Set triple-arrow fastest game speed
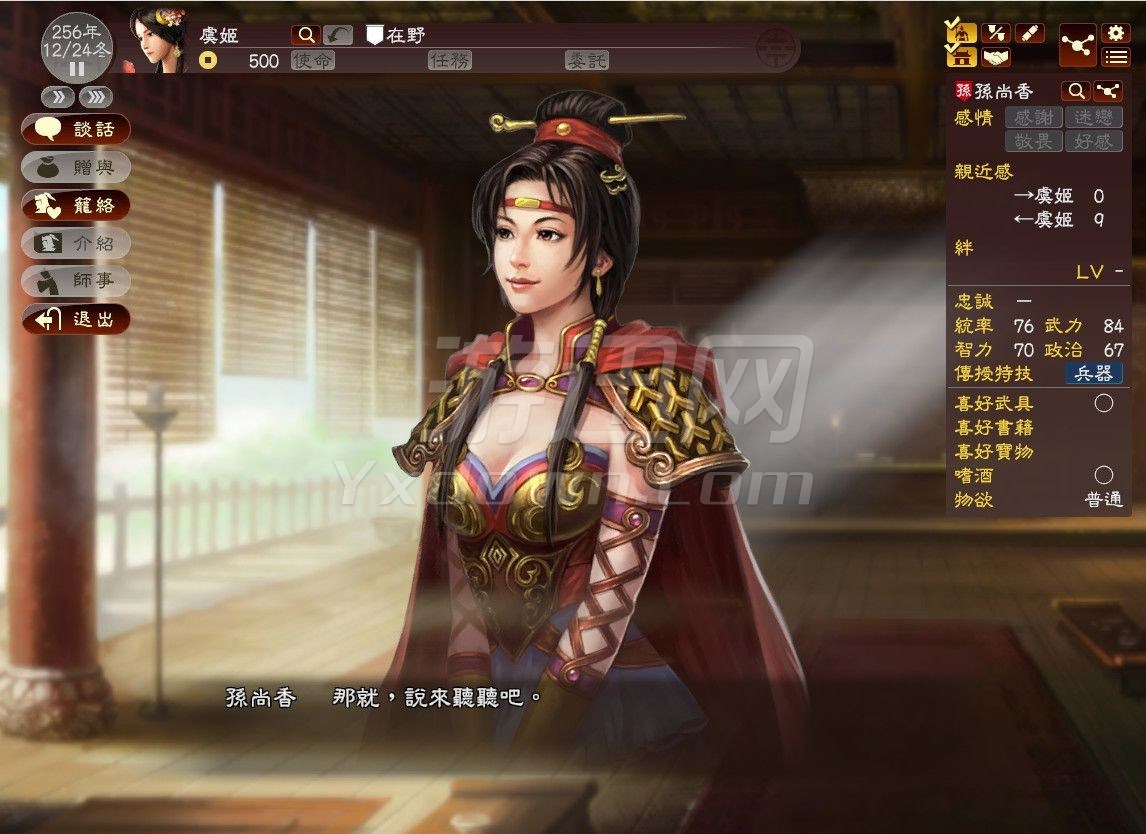The height and width of the screenshot is (834, 1146). click(95, 97)
